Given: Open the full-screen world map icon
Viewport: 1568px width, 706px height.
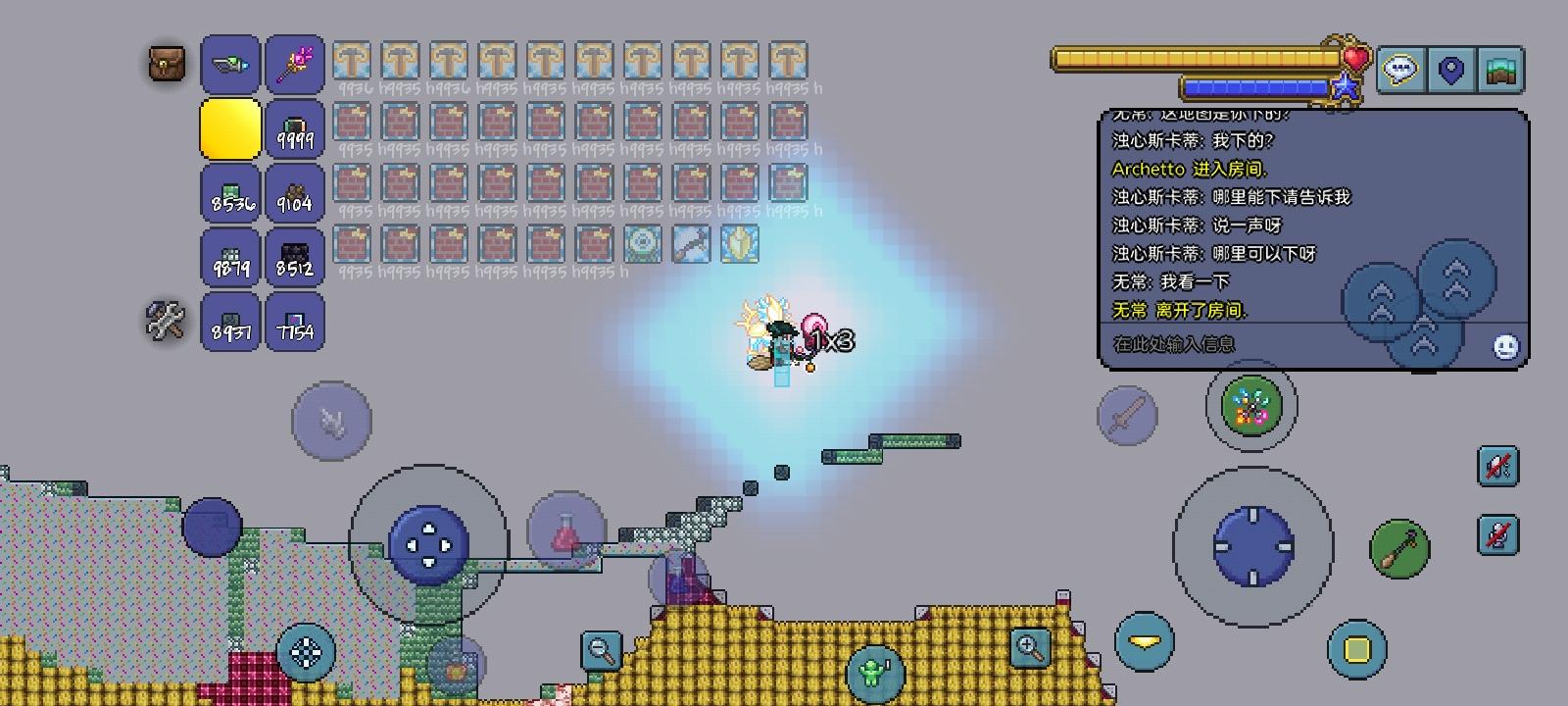Looking at the screenshot, I should click(x=1502, y=69).
